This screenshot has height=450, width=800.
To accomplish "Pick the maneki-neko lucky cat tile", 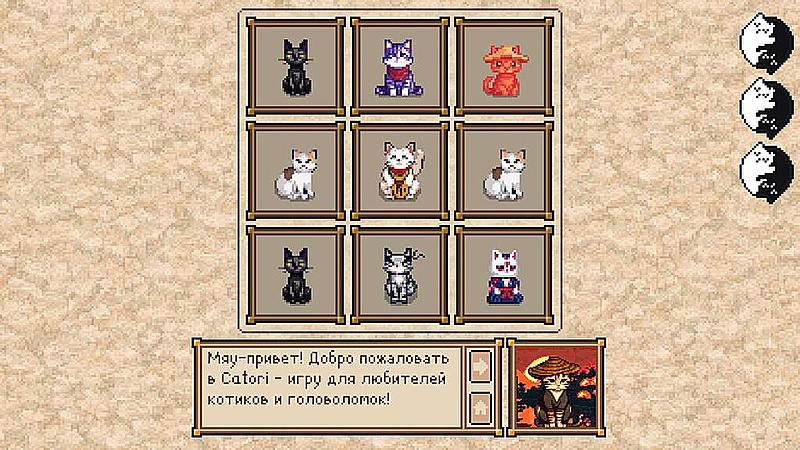I will pos(399,171).
